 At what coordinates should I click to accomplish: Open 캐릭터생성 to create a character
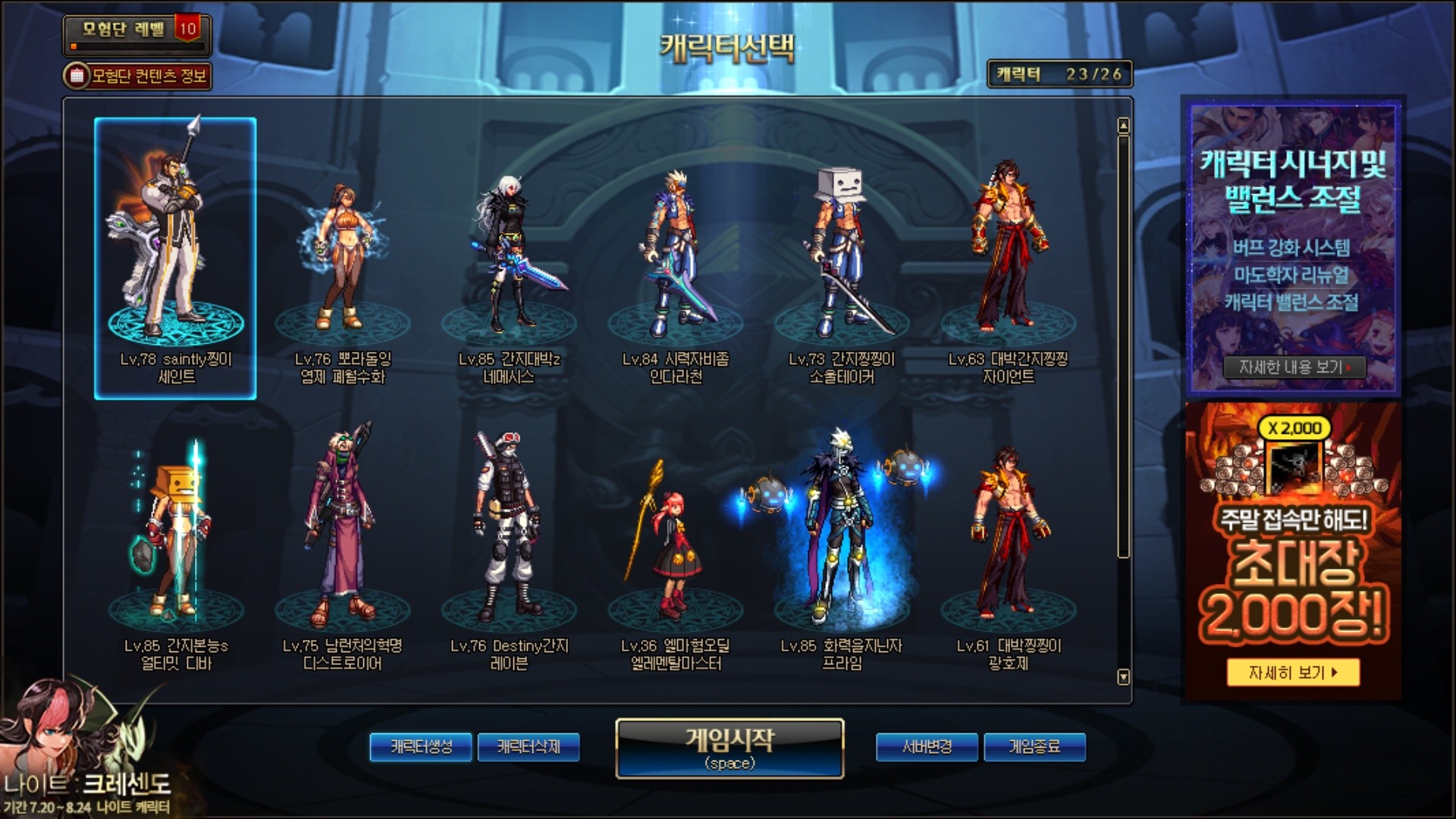click(x=421, y=747)
